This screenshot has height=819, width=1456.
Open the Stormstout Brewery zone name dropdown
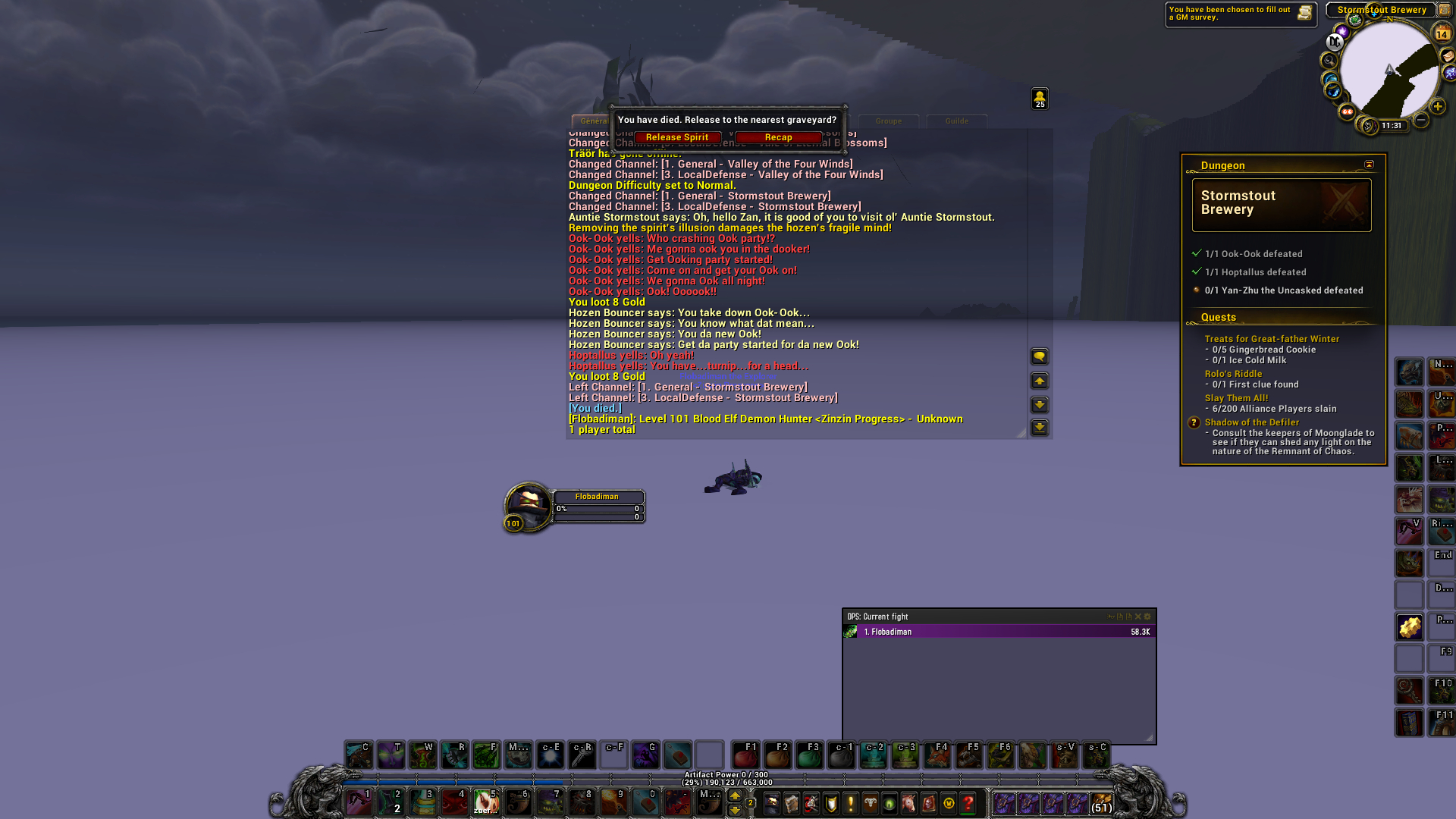tap(1382, 10)
